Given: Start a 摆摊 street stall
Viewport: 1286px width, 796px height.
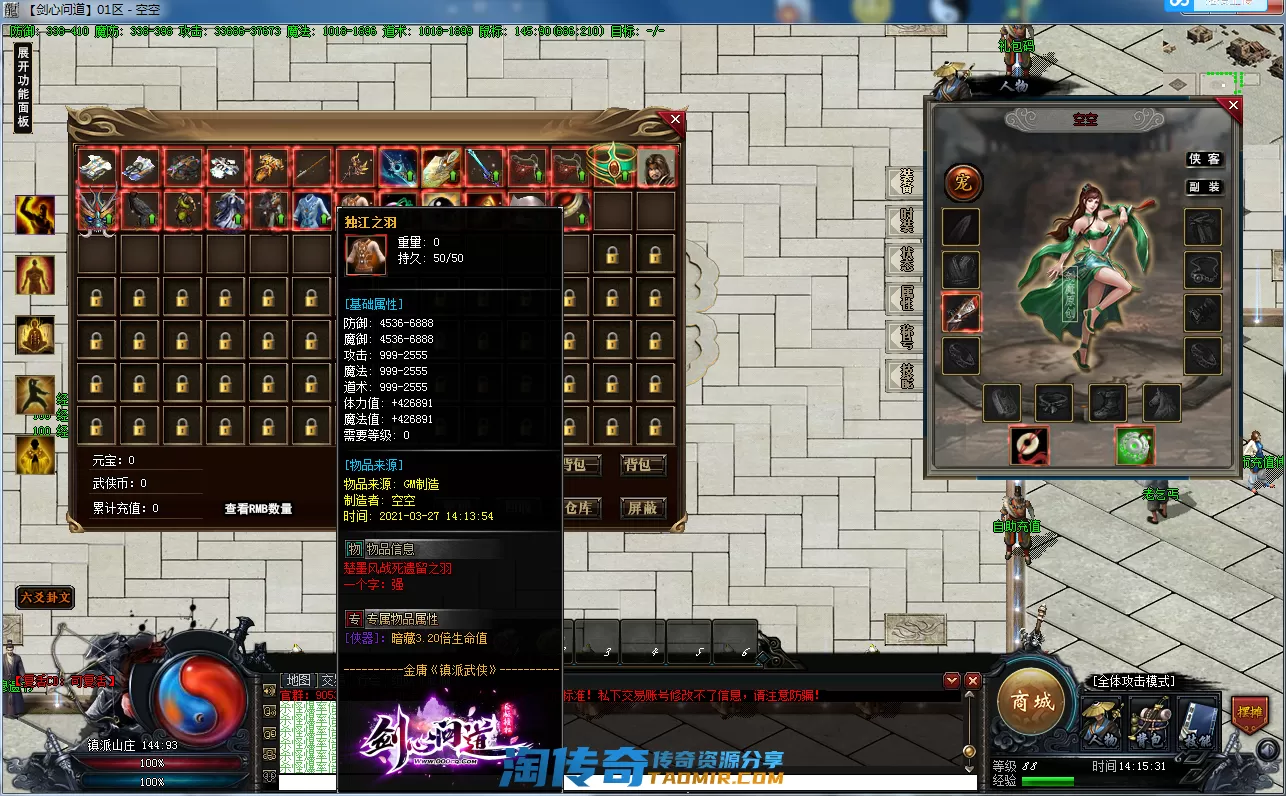Looking at the screenshot, I should [1249, 713].
